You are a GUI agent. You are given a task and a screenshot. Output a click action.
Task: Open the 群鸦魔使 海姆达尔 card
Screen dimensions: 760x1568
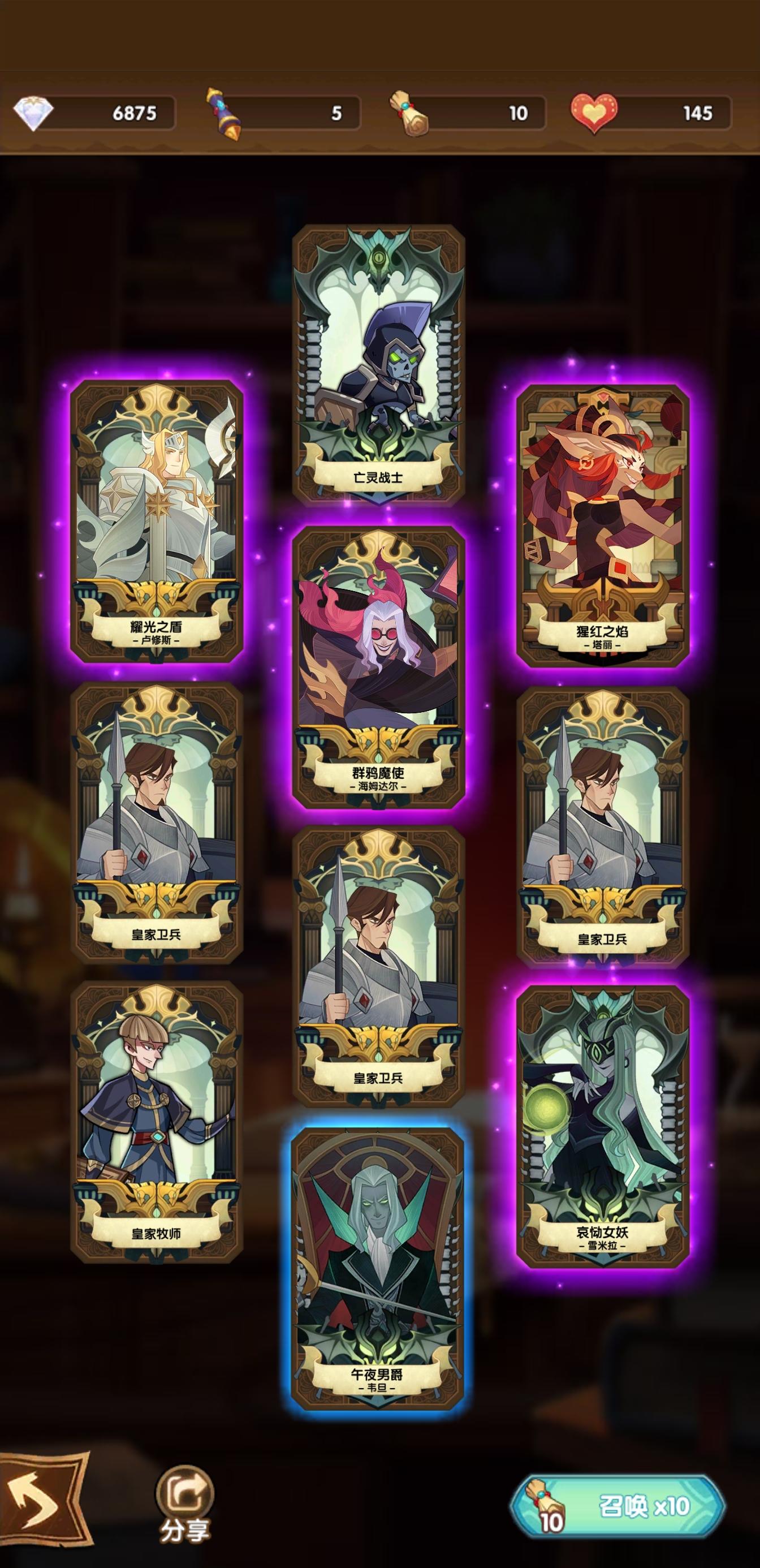click(x=378, y=675)
